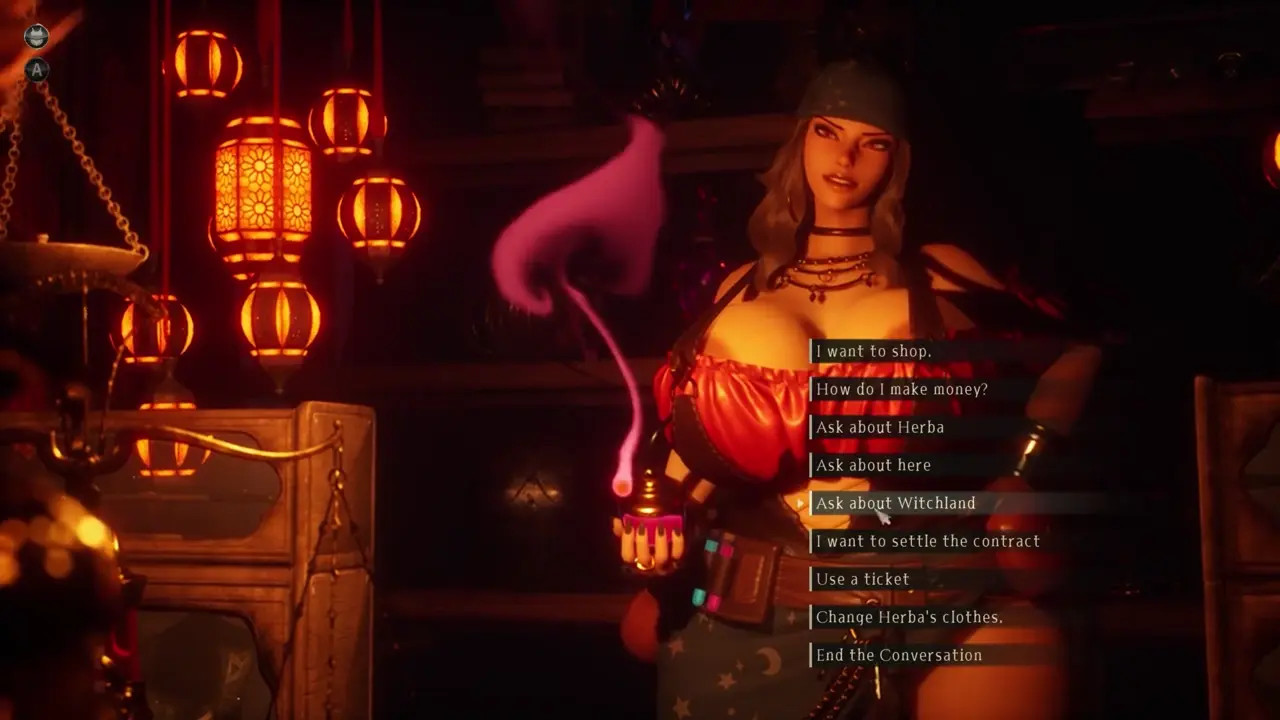This screenshot has width=1280, height=720.
Task: Select "Ask about Witchland" dialogue line
Action: 895,503
